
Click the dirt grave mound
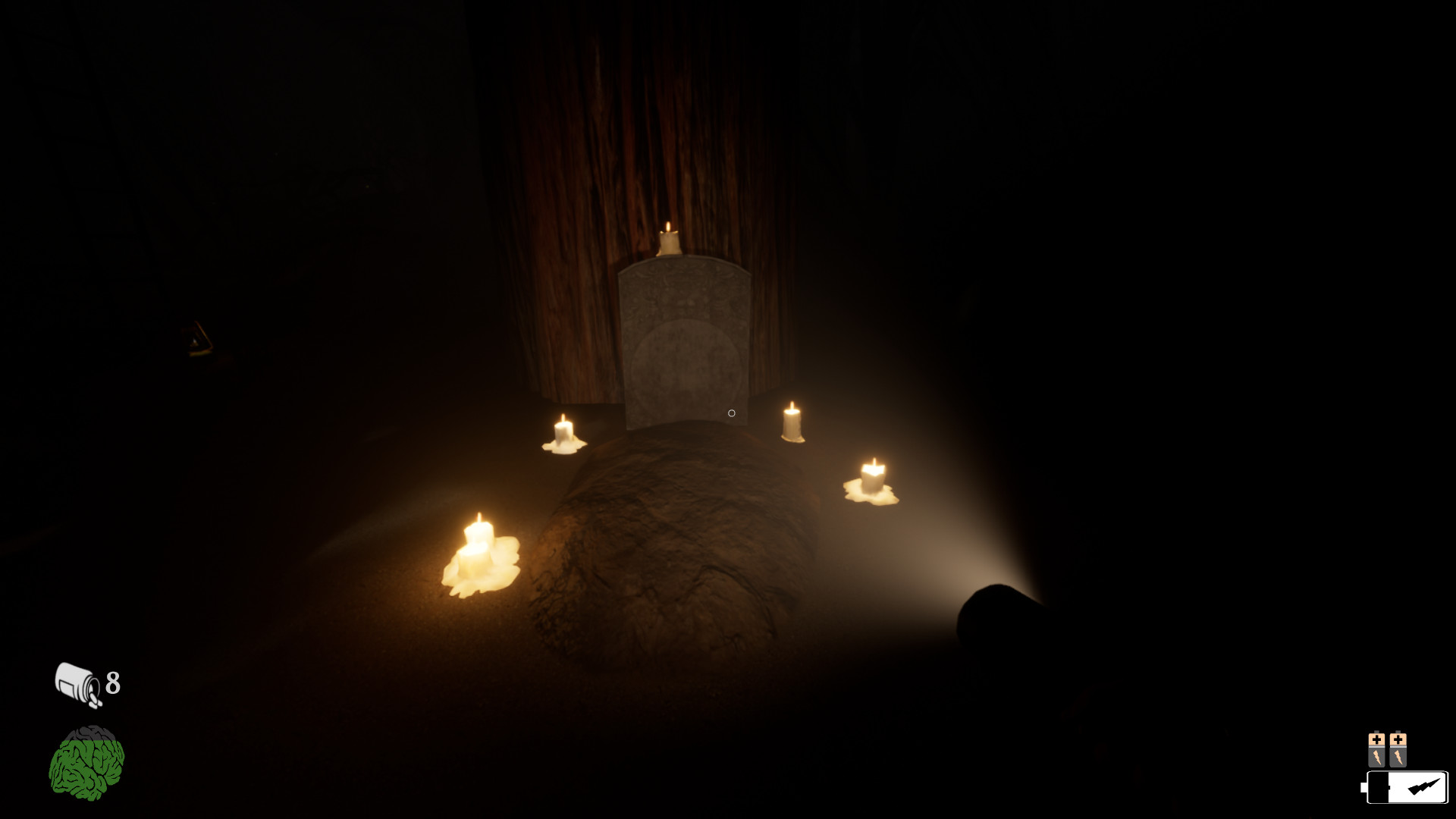tap(682, 554)
